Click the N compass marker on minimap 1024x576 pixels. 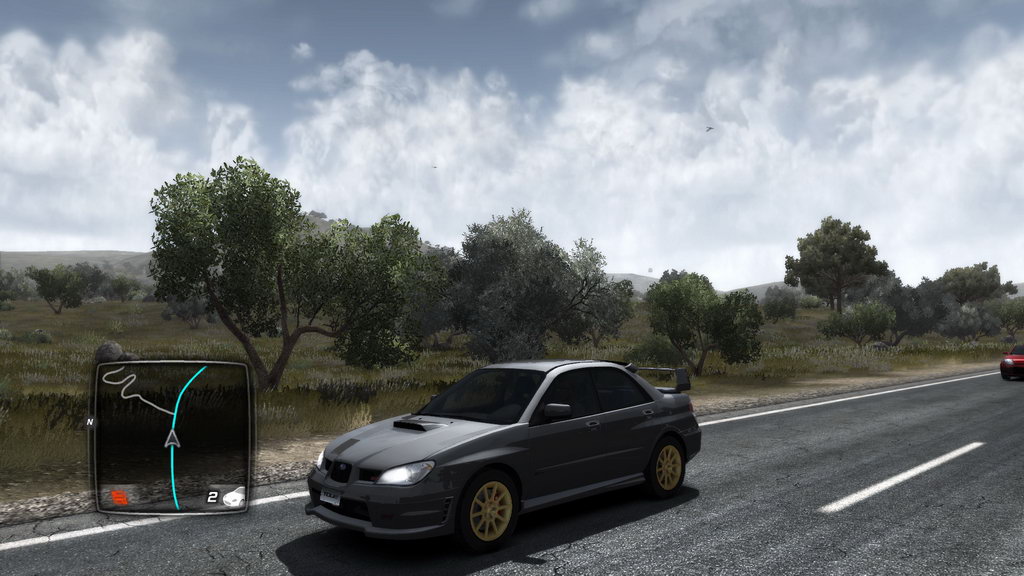90,422
